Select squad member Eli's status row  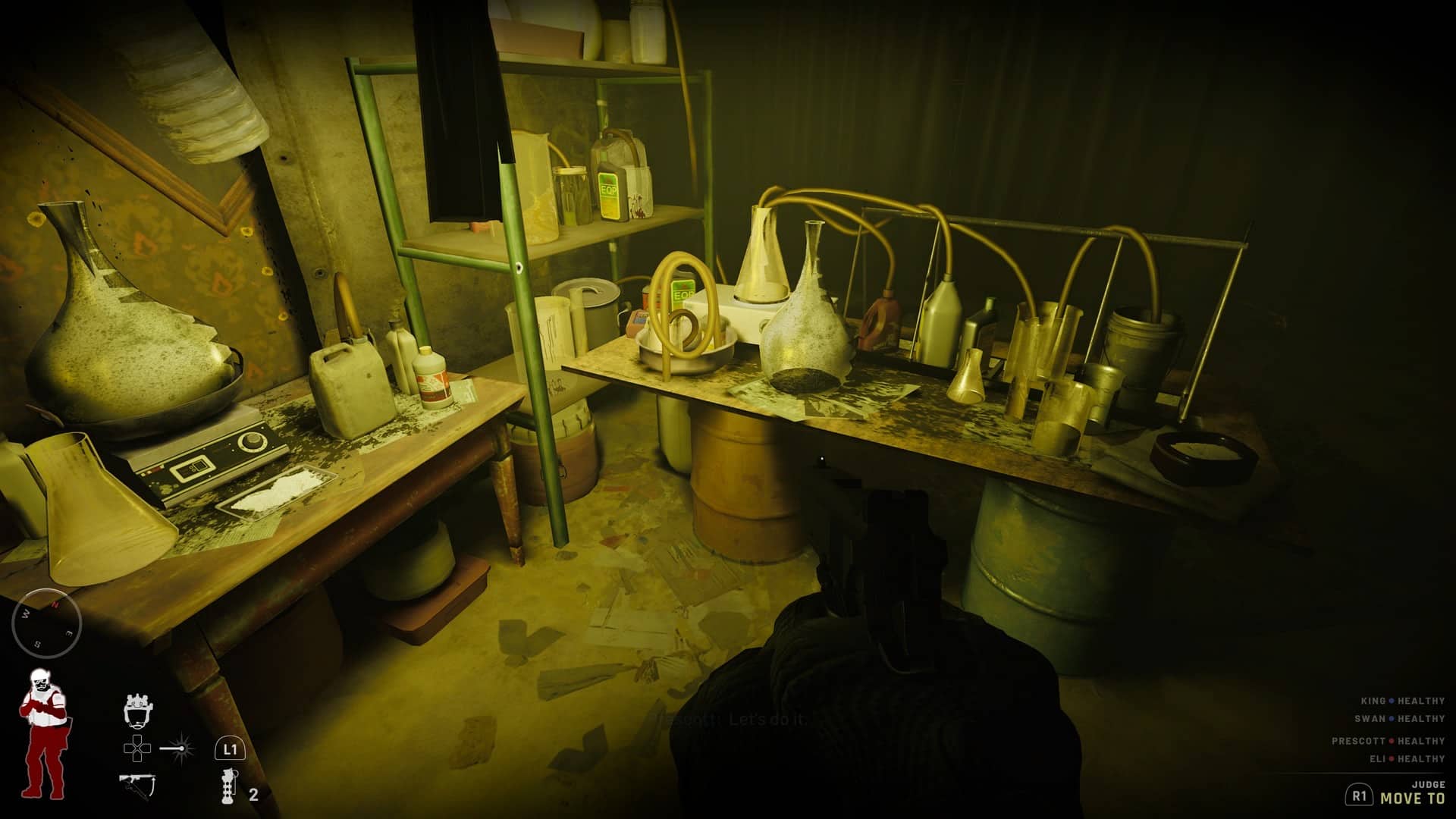click(1407, 758)
